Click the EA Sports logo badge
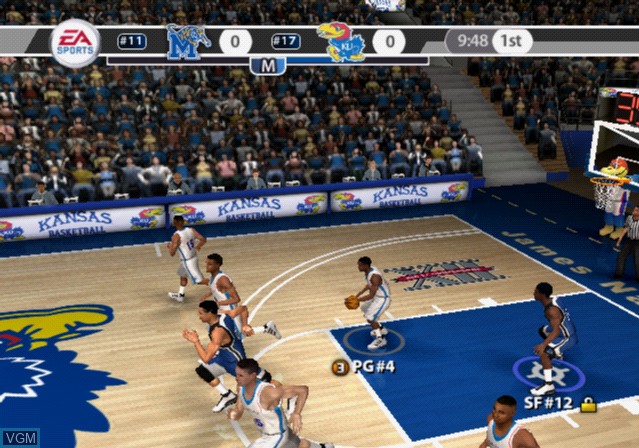Screen dimensions: 639x448 pyautogui.click(x=75, y=43)
